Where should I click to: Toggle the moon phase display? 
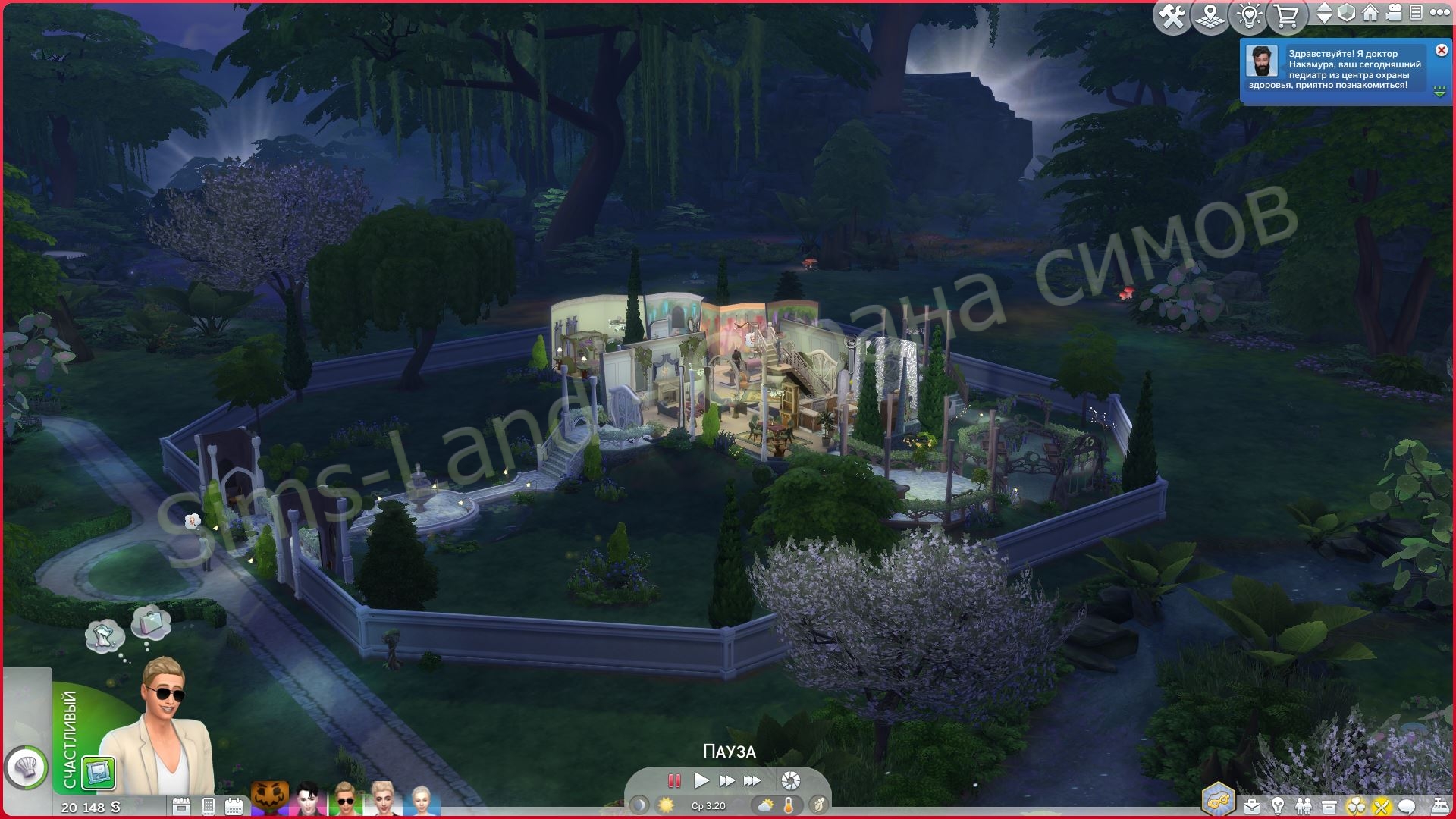pos(640,805)
